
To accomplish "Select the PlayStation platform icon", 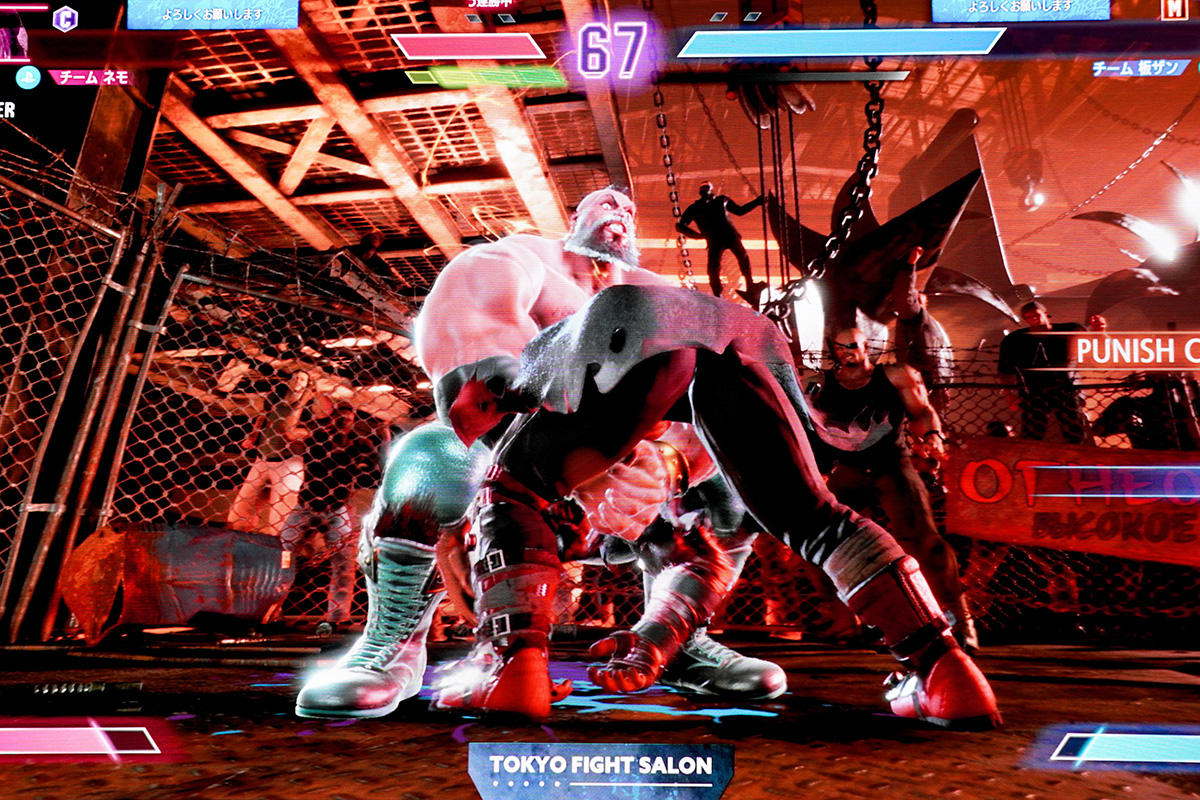I will pyautogui.click(x=27, y=77).
